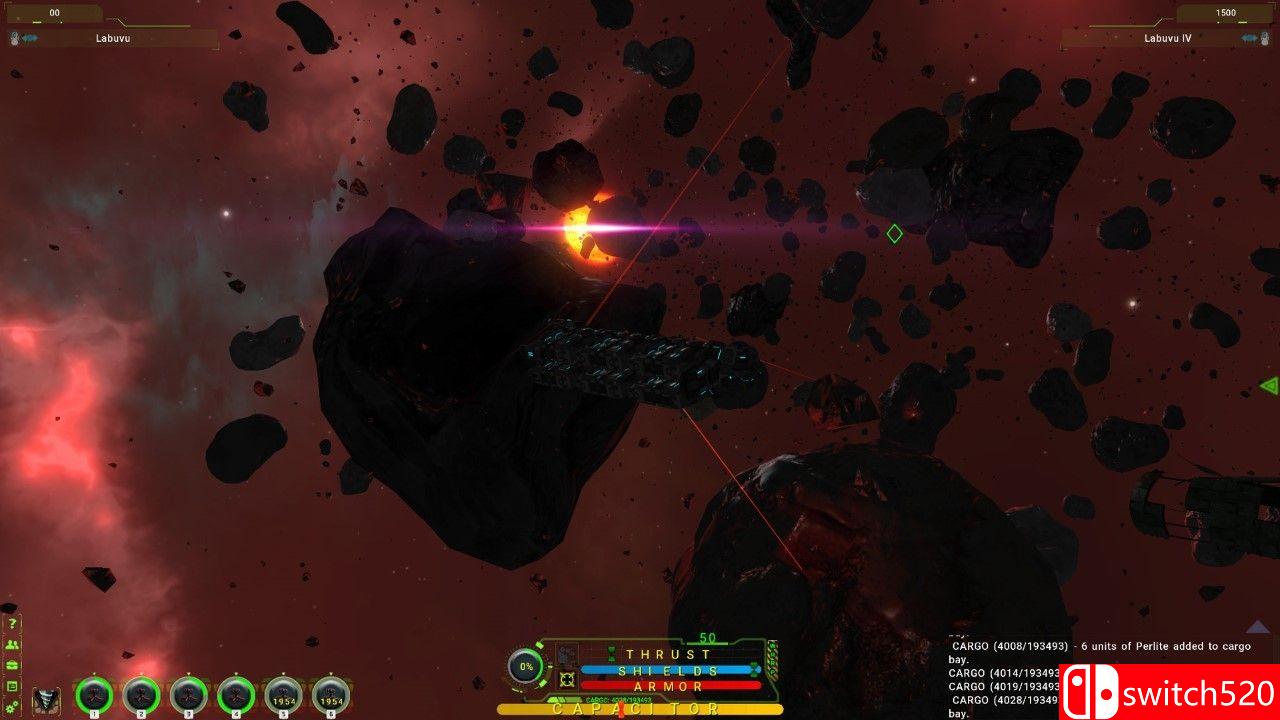
Task: Open the gear settings icon
Action: tap(12, 706)
